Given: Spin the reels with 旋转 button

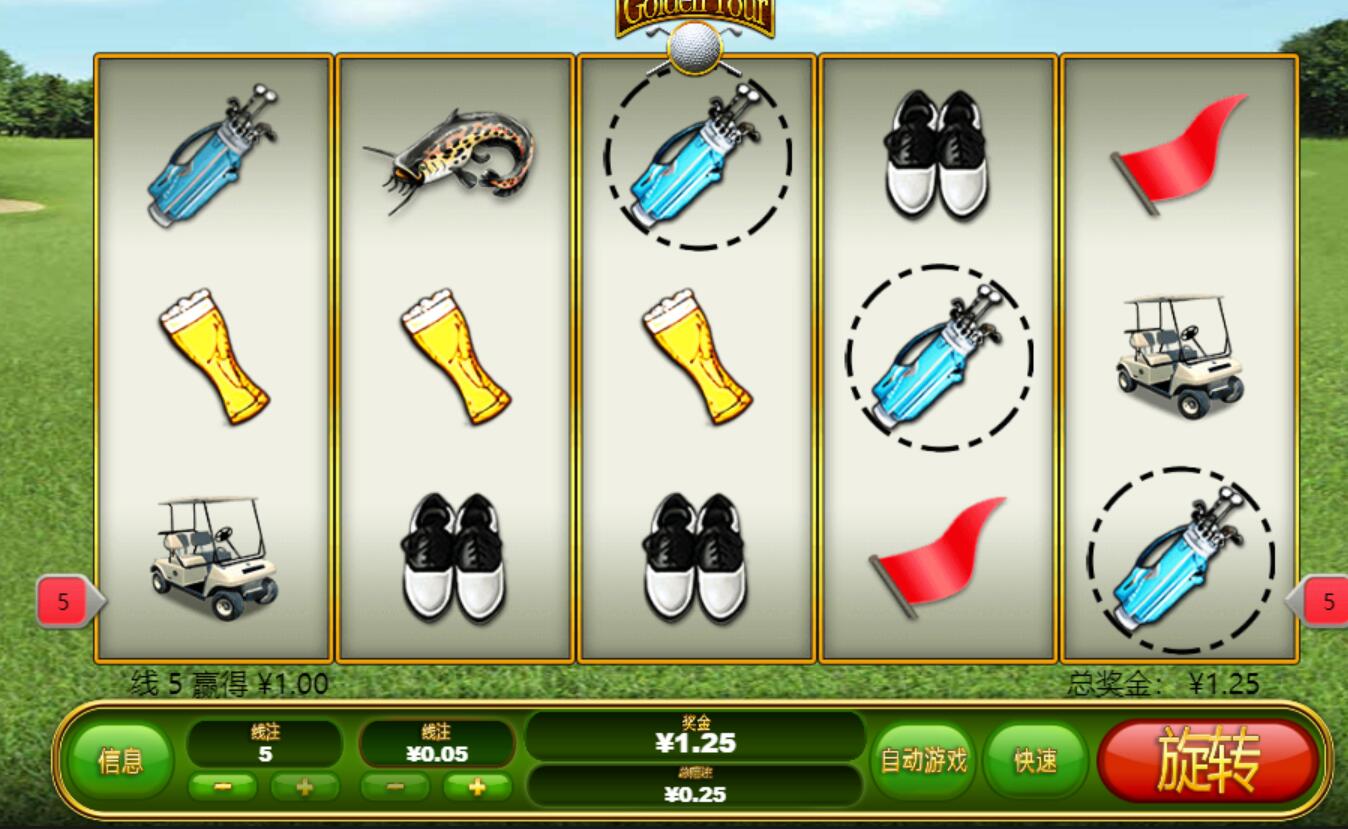Looking at the screenshot, I should tap(1207, 761).
